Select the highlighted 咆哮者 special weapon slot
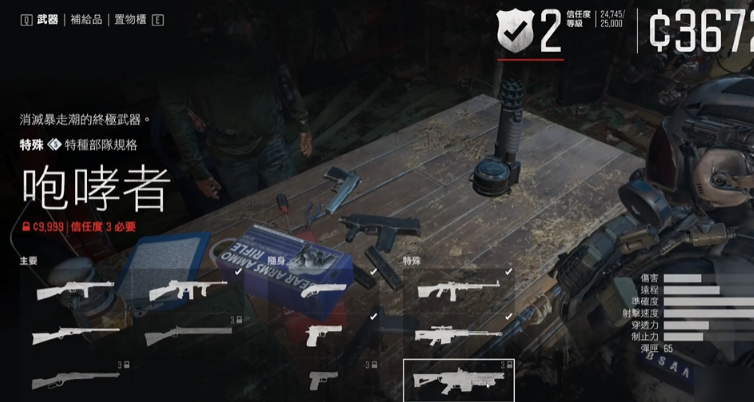 click(x=457, y=381)
